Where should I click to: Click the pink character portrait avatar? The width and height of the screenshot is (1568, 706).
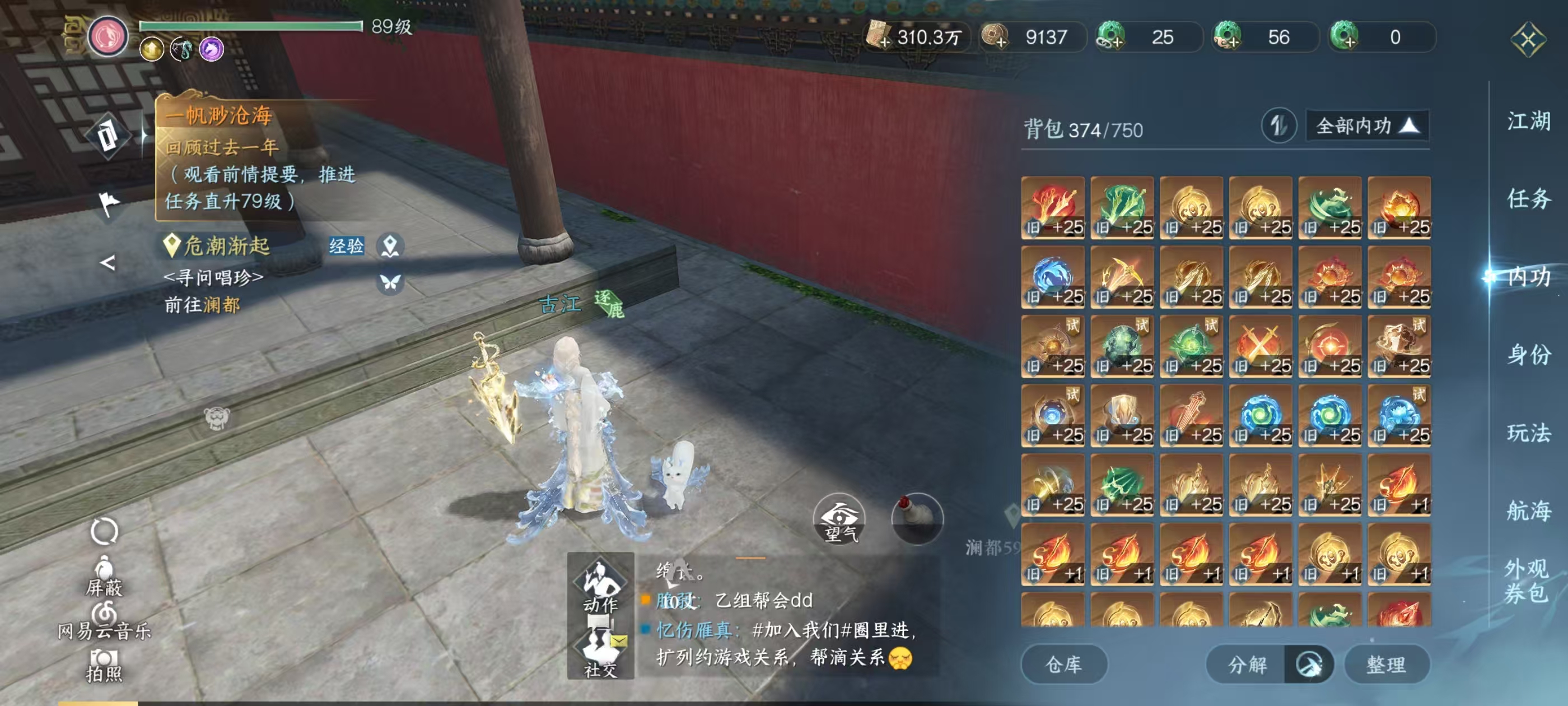[x=108, y=36]
